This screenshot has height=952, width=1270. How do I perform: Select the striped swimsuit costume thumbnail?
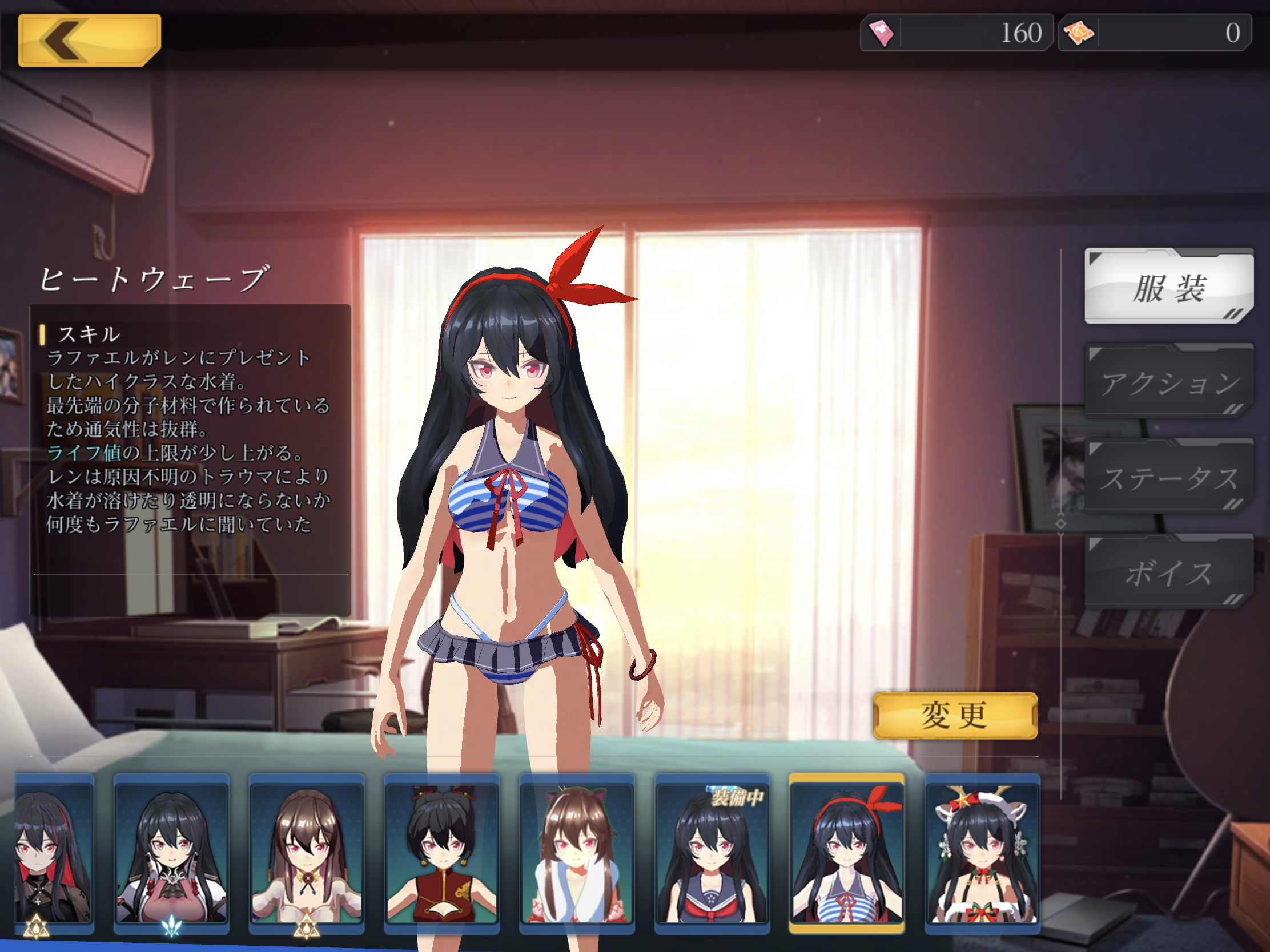pos(847,853)
